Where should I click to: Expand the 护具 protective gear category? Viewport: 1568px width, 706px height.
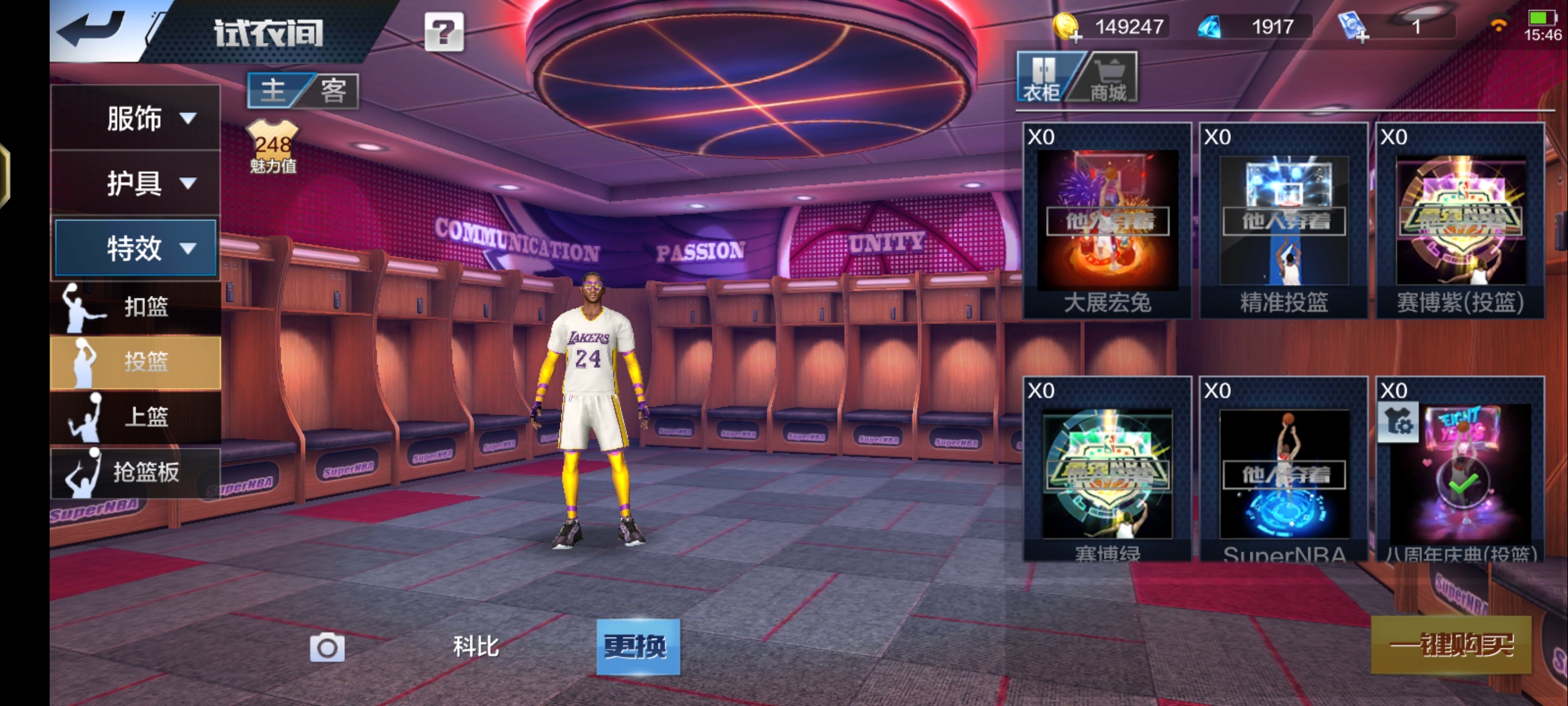pyautogui.click(x=136, y=183)
